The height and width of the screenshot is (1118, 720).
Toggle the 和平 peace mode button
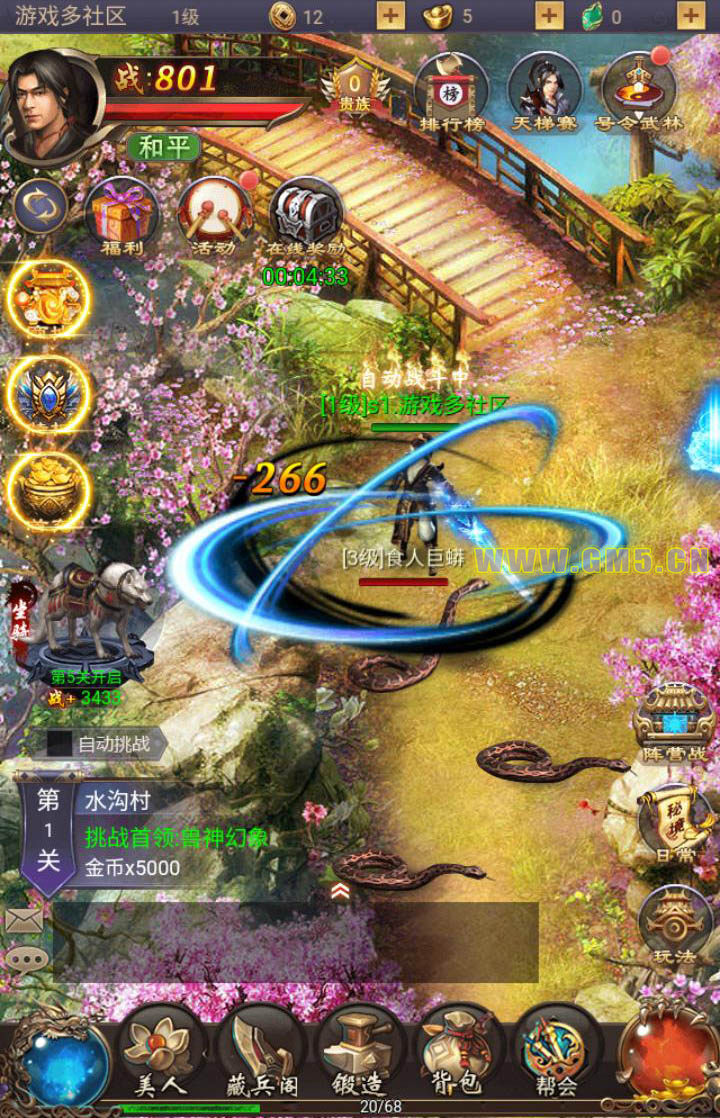(163, 147)
